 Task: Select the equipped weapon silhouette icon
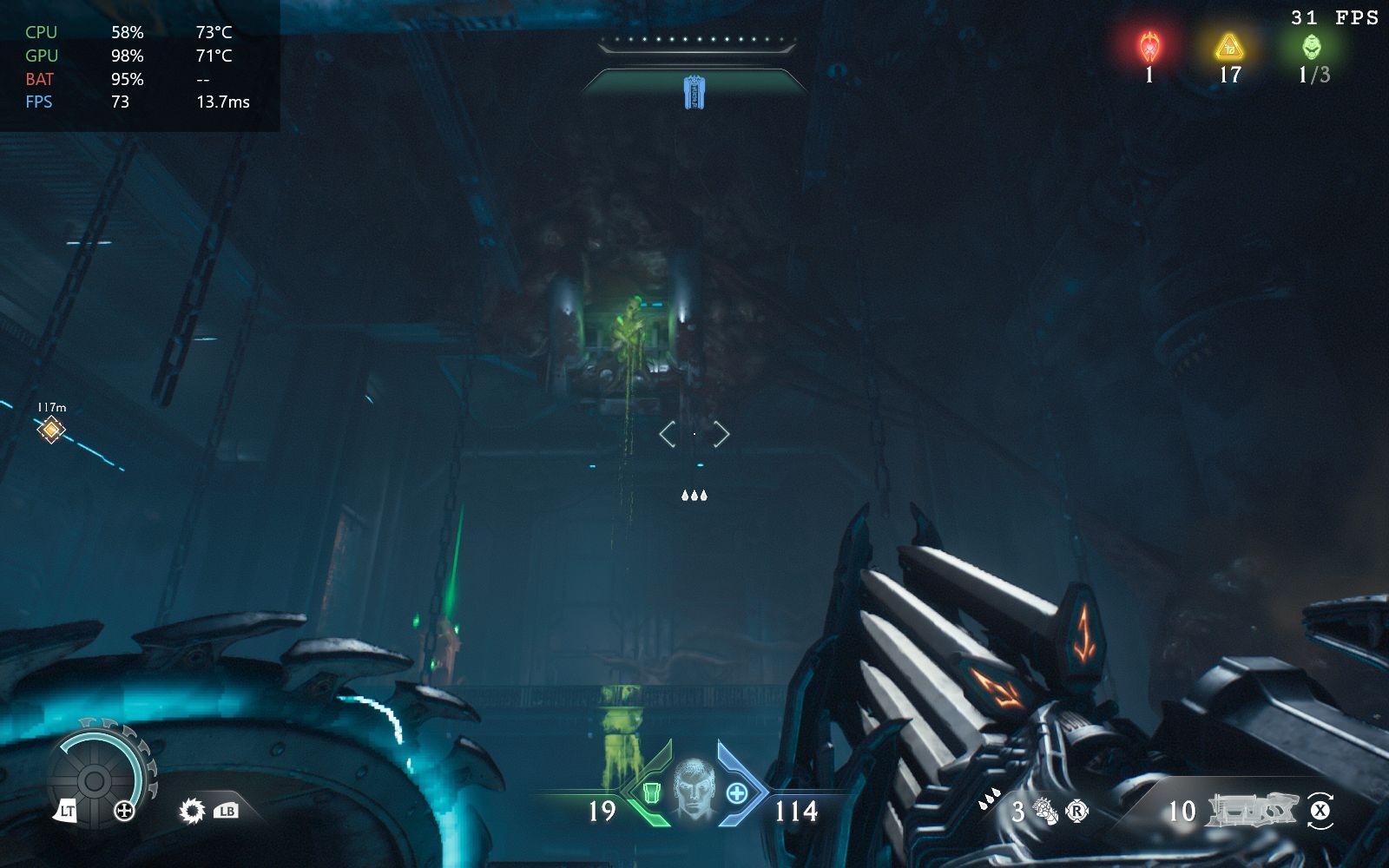coord(1251,810)
